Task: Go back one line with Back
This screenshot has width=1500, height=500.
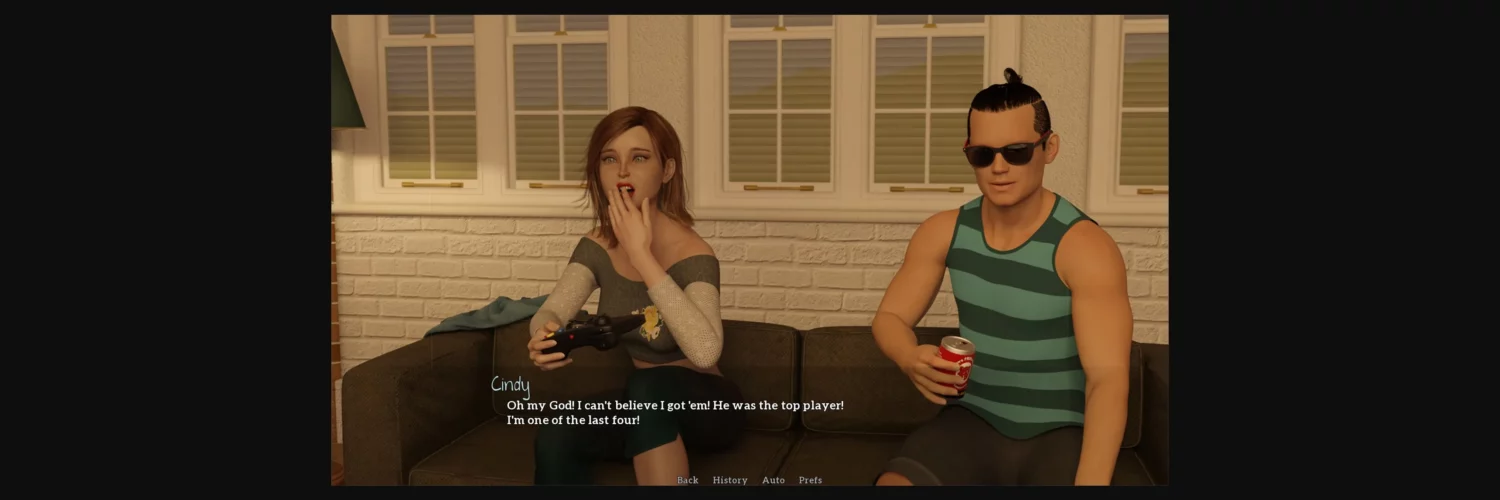Action: point(687,480)
